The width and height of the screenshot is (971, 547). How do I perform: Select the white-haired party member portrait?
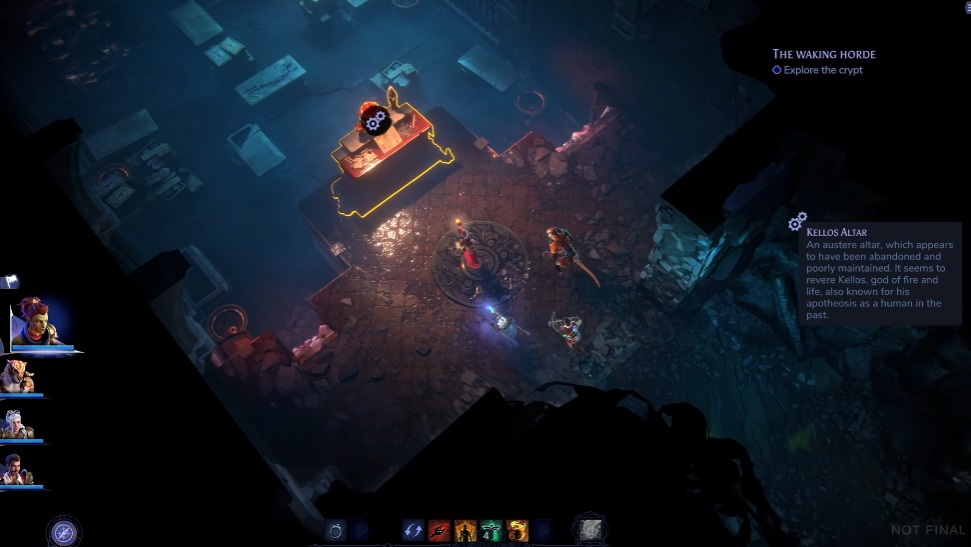17,423
